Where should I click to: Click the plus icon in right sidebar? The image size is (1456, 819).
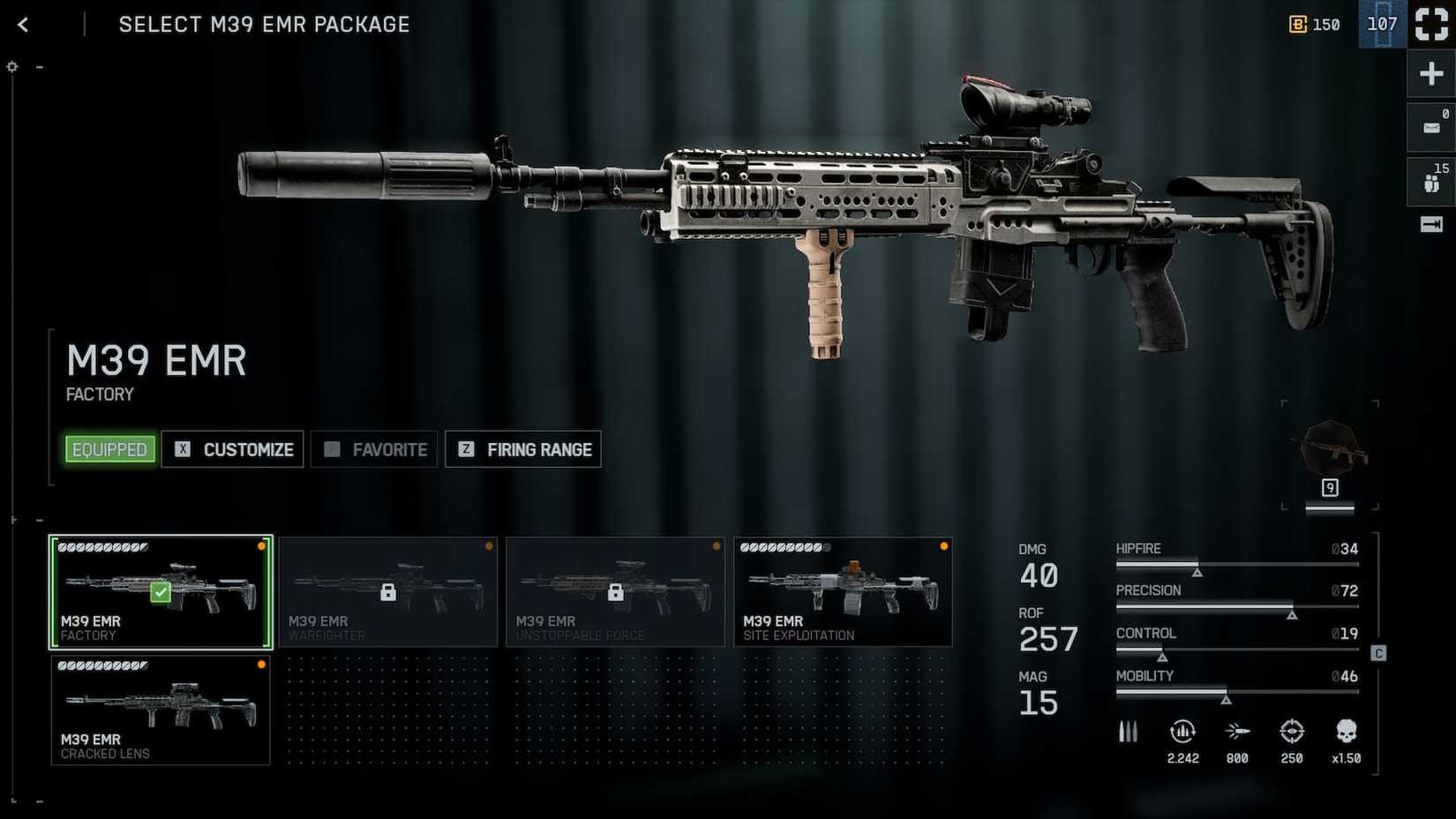(x=1430, y=73)
